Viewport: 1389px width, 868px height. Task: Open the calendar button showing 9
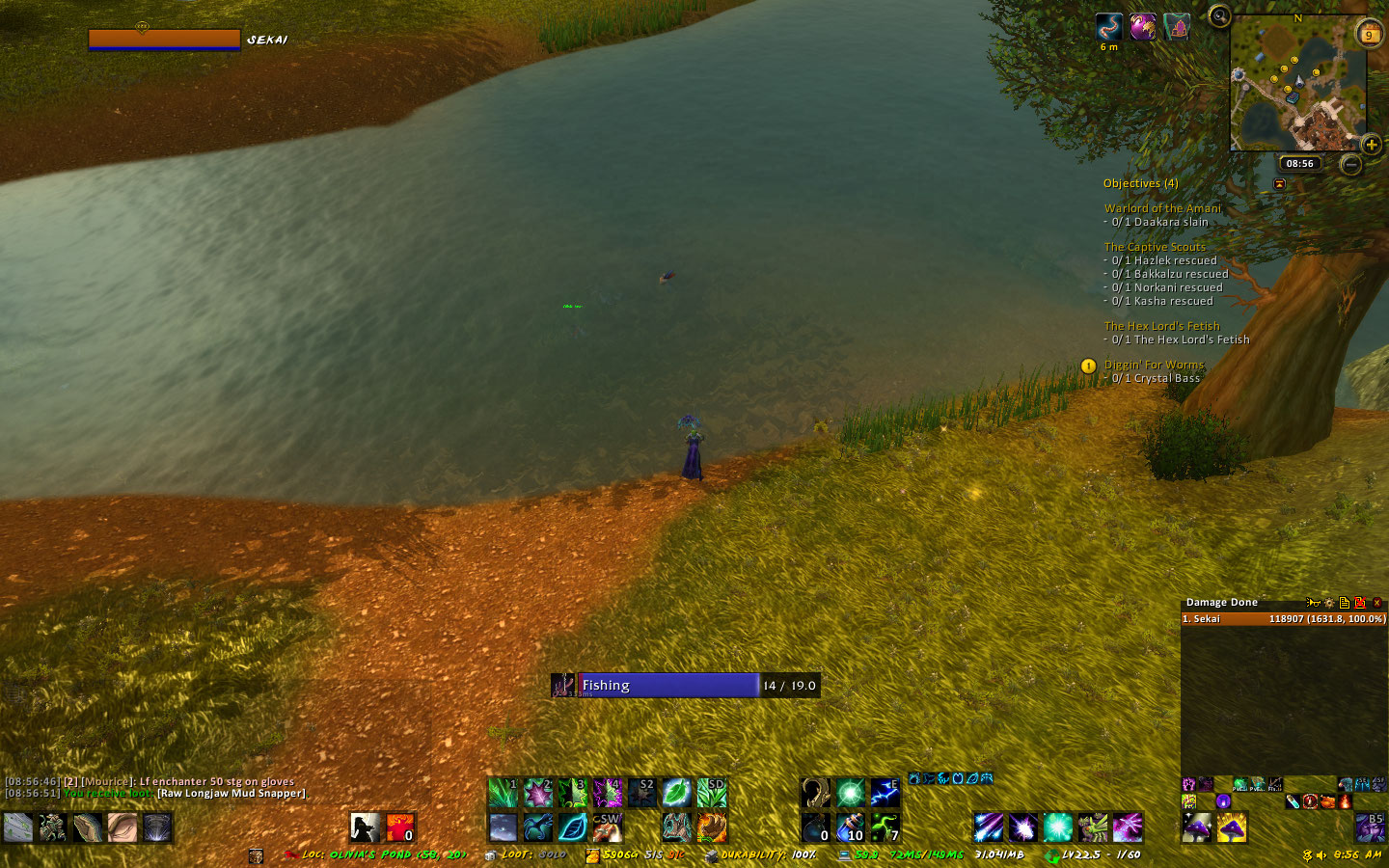[x=1369, y=35]
